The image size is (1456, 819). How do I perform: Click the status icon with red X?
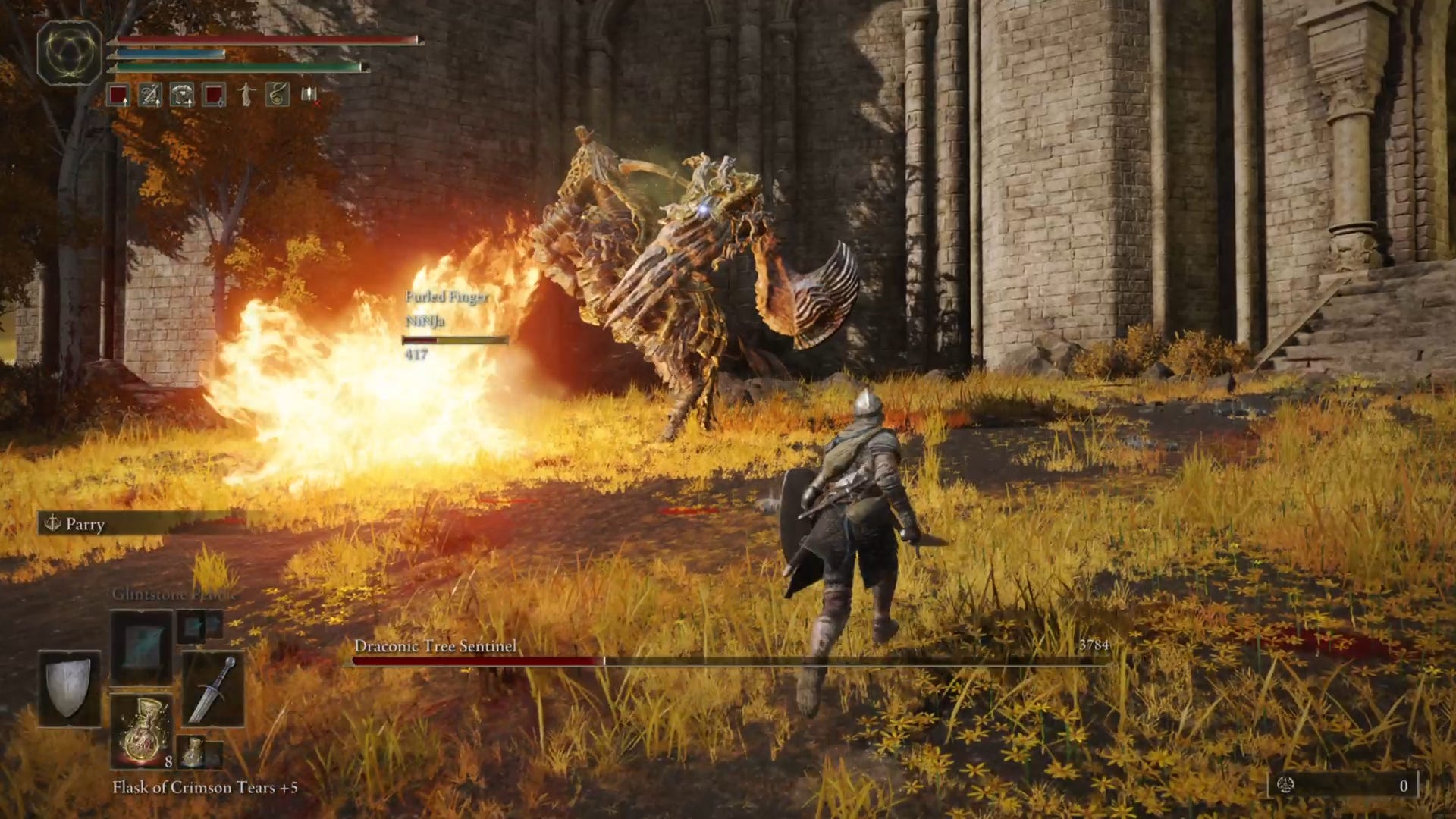(x=309, y=95)
